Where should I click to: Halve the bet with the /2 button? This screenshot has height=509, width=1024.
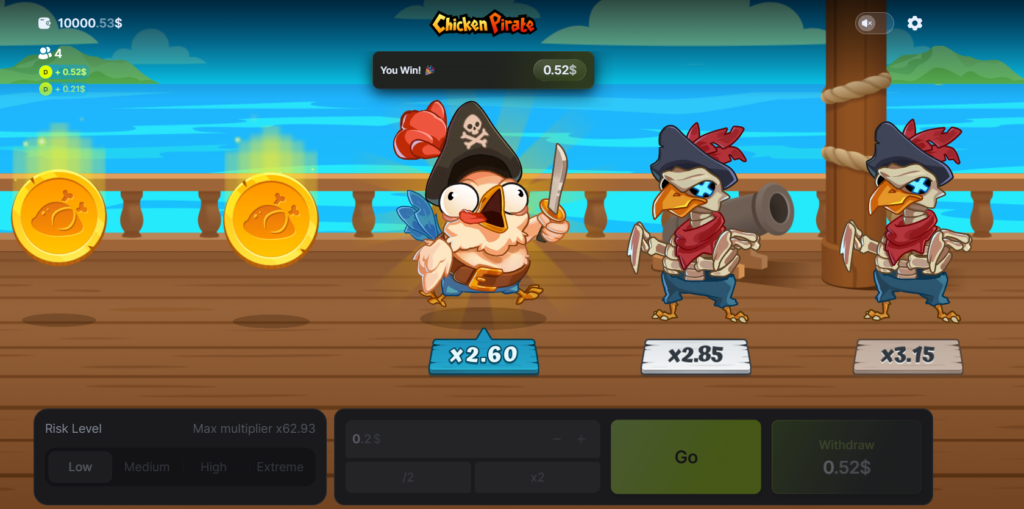tap(408, 477)
